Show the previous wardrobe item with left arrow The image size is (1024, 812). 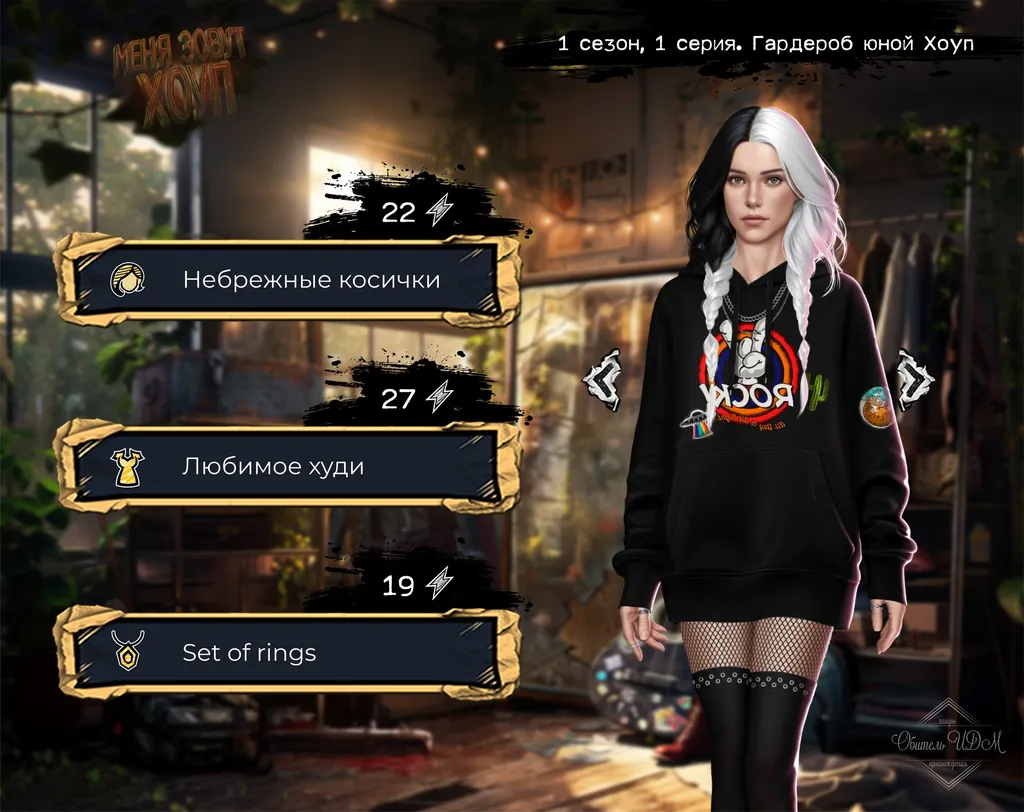coord(603,379)
